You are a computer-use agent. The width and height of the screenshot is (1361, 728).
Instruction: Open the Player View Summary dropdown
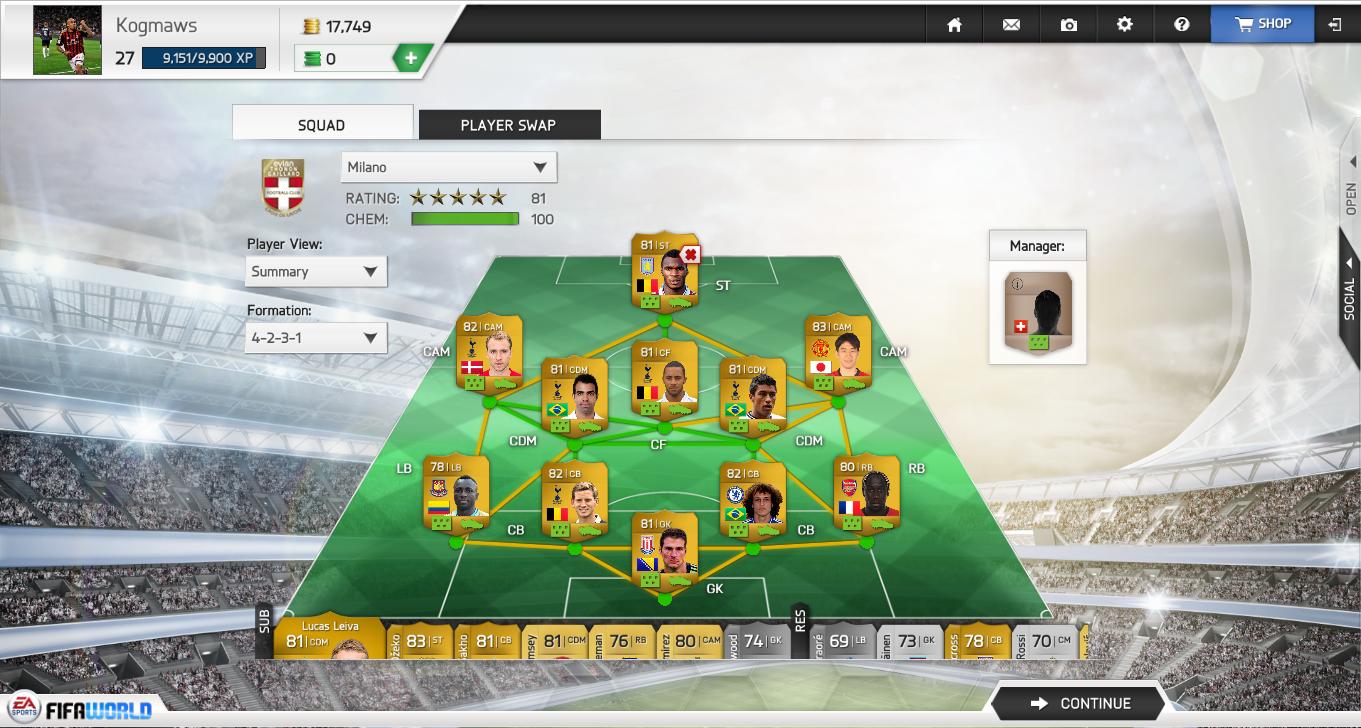click(x=316, y=272)
